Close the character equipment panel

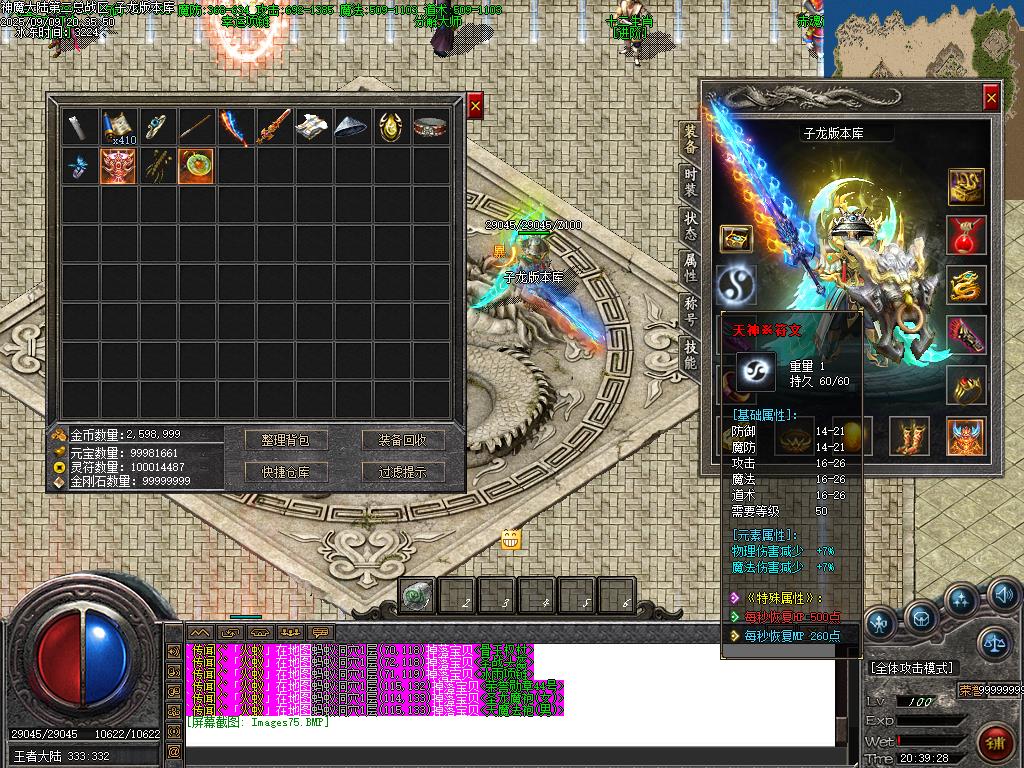[x=990, y=97]
